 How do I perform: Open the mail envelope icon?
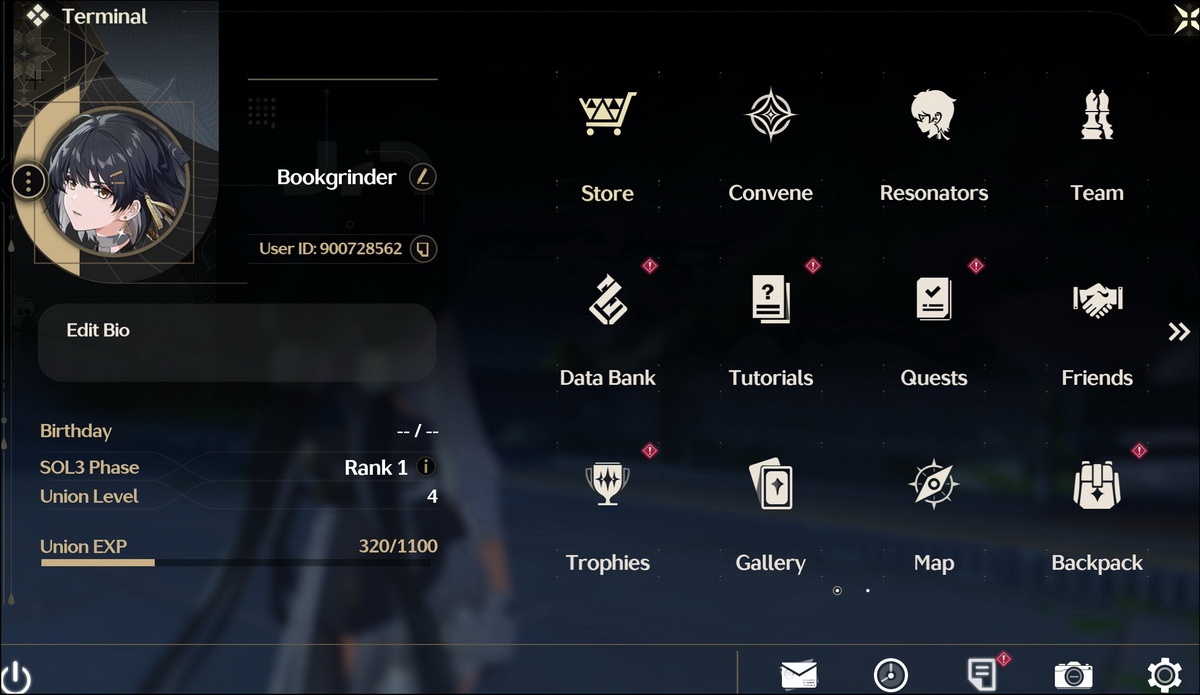[x=798, y=675]
